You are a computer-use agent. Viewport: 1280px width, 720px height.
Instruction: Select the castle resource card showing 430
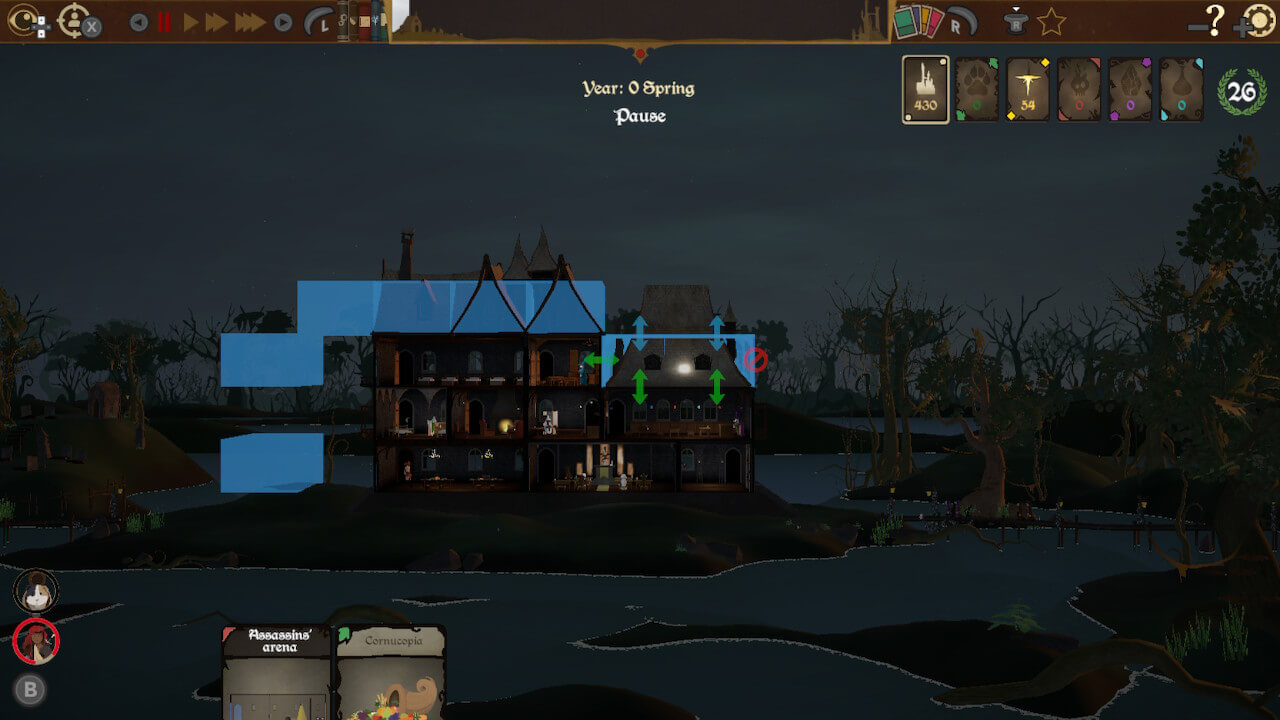(x=925, y=88)
